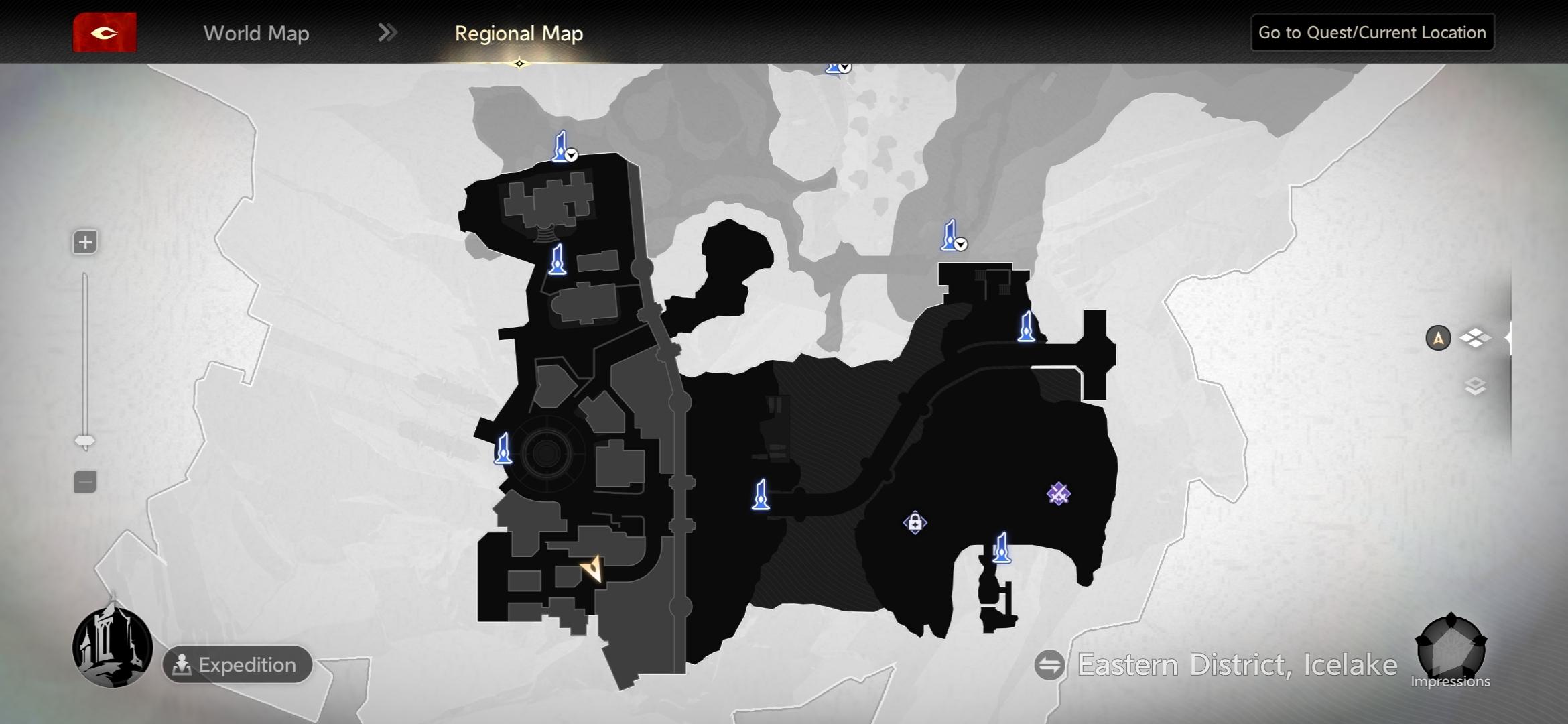1568x724 pixels.
Task: Switch to the World Map tab
Action: tap(256, 33)
